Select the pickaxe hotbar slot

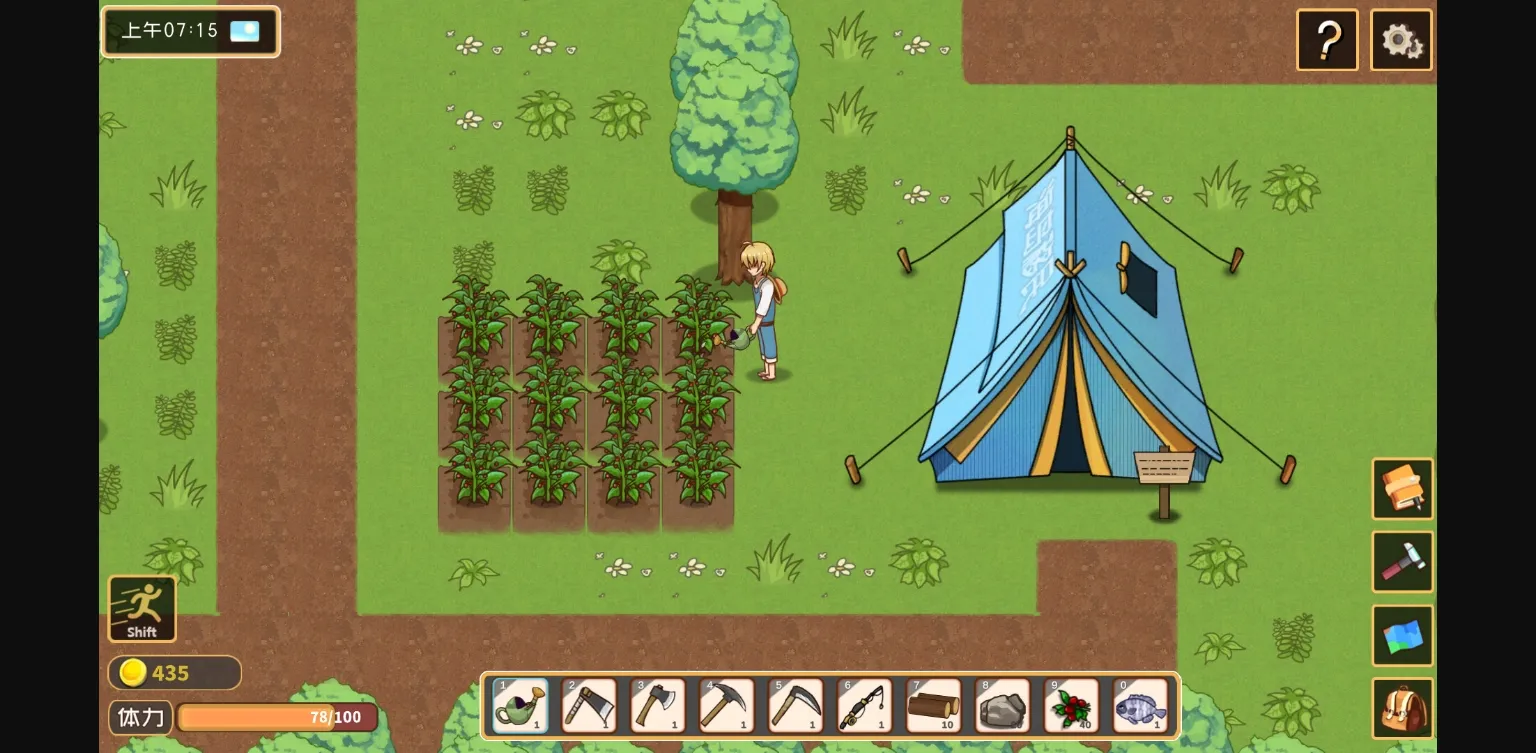727,706
